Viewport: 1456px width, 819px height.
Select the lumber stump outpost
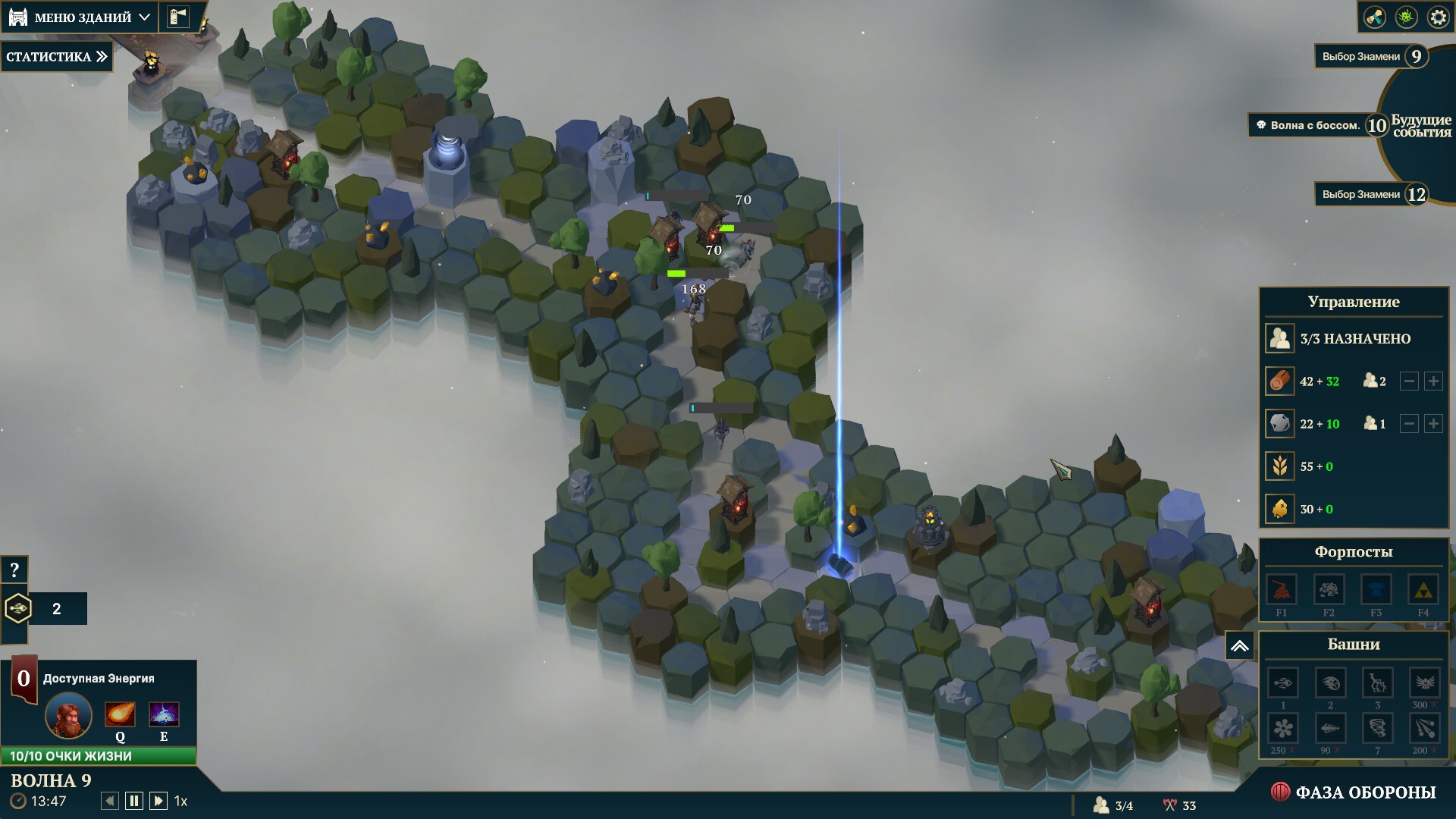[1282, 590]
